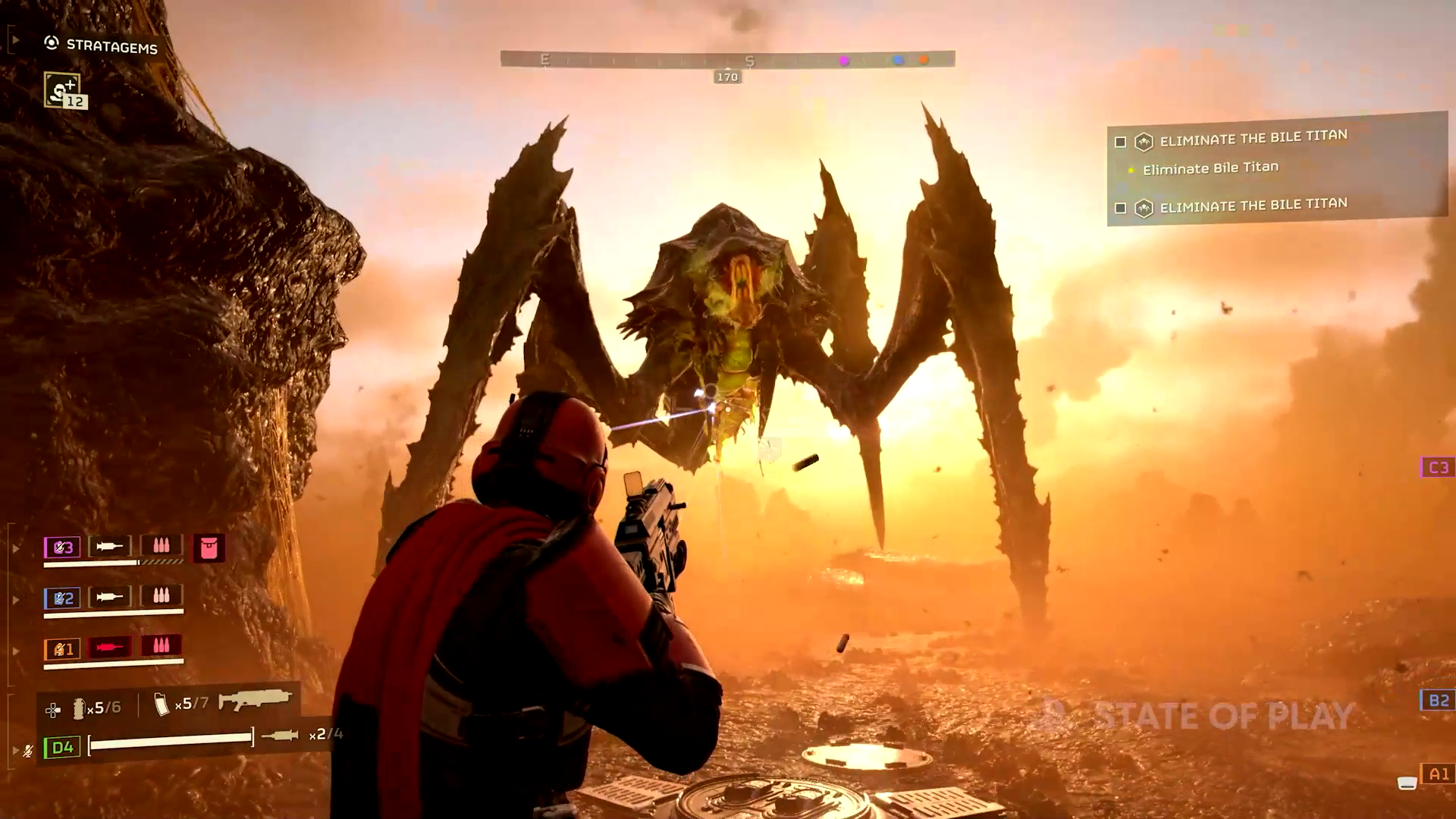Click the player's stim syringe icon

[x=279, y=735]
